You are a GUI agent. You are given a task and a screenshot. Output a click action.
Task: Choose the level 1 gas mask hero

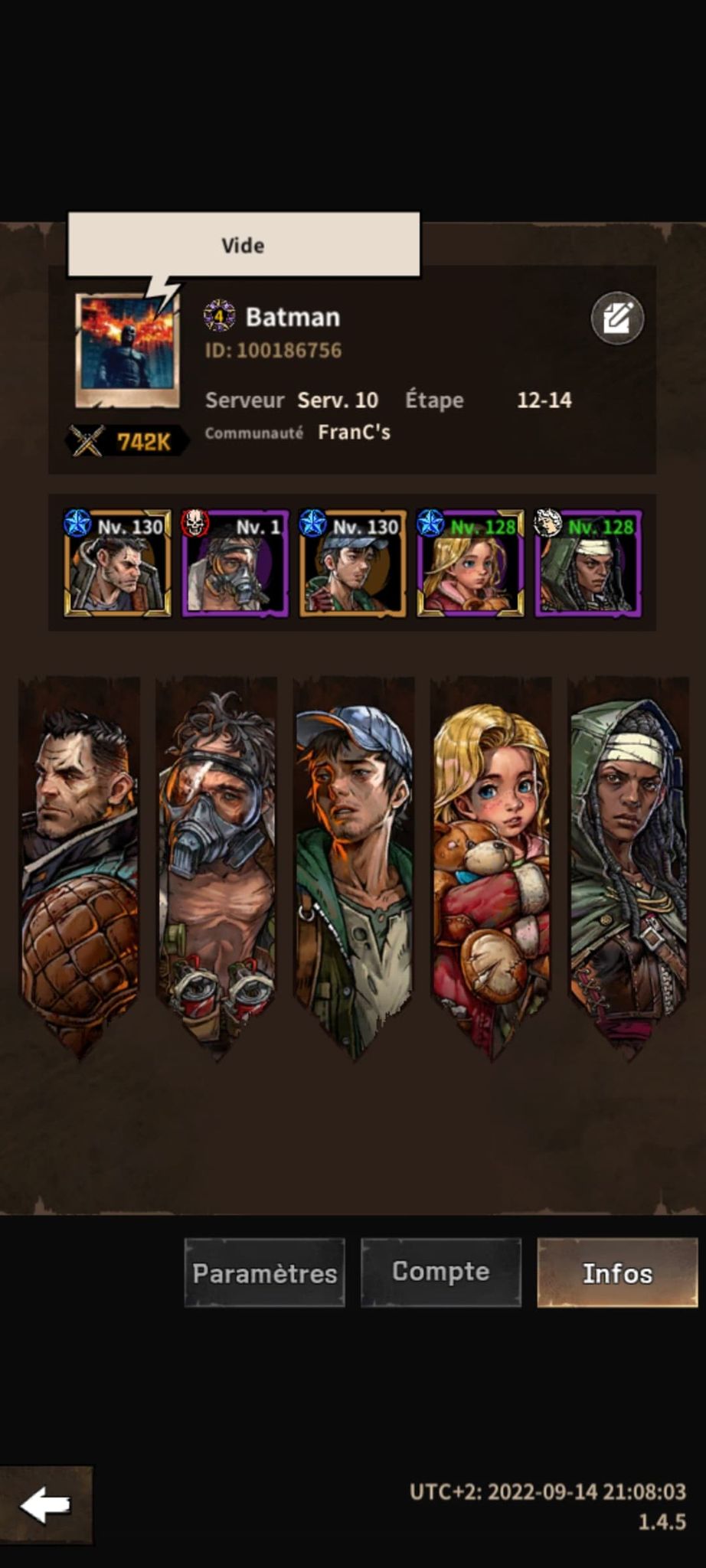pyautogui.click(x=235, y=563)
